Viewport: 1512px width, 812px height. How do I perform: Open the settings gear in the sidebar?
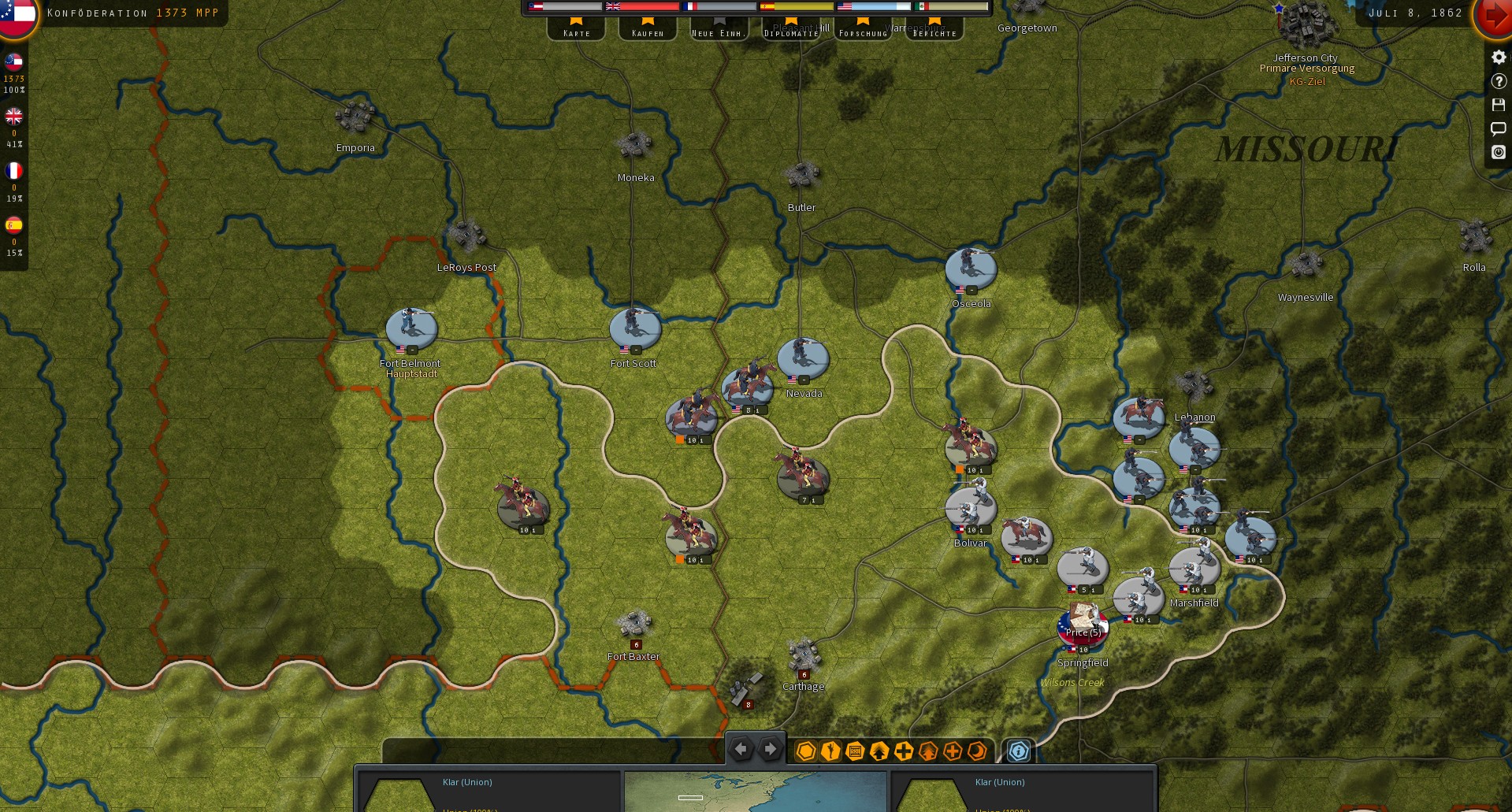click(x=1498, y=57)
